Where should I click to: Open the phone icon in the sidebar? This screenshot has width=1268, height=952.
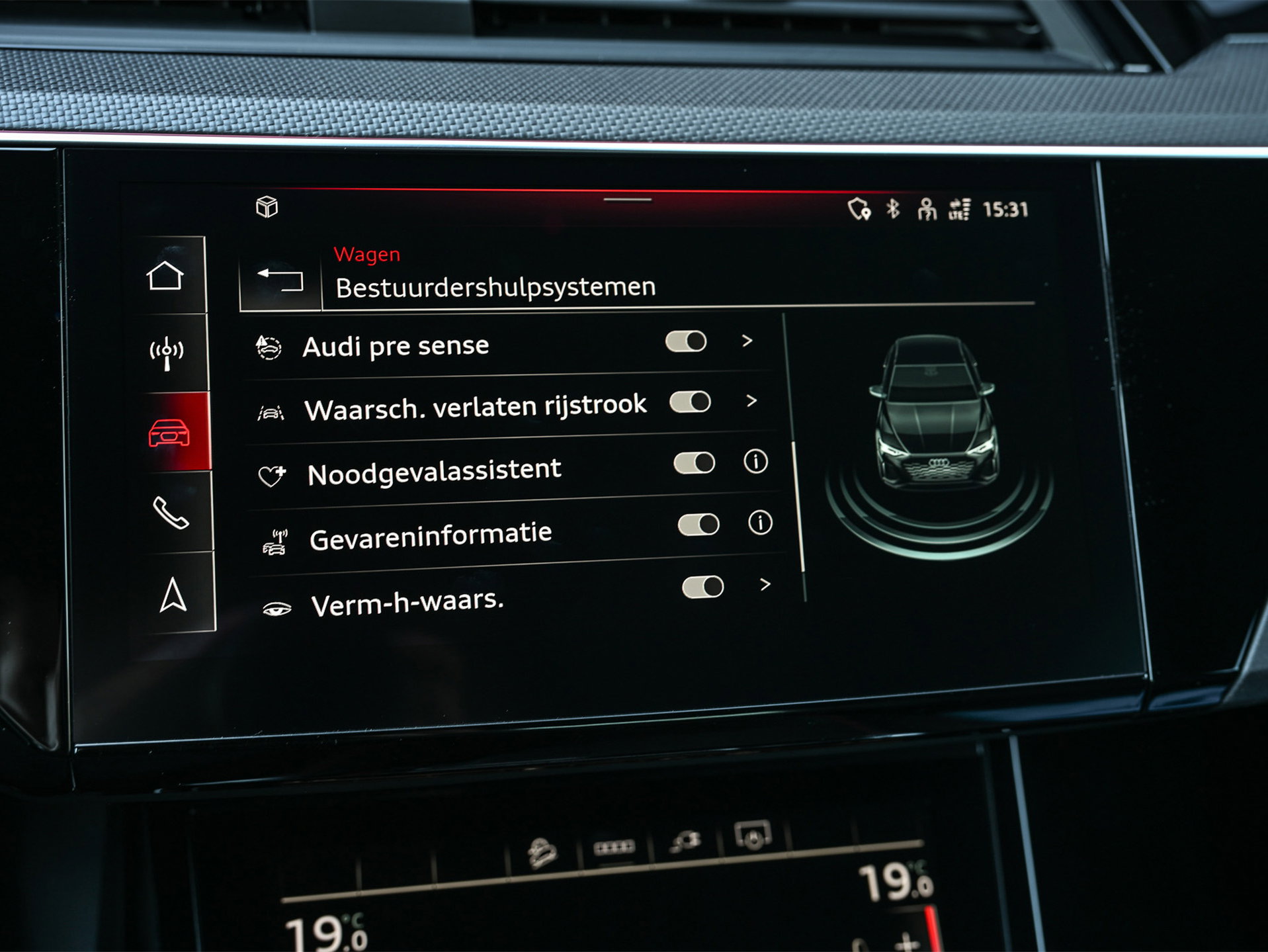[x=173, y=513]
